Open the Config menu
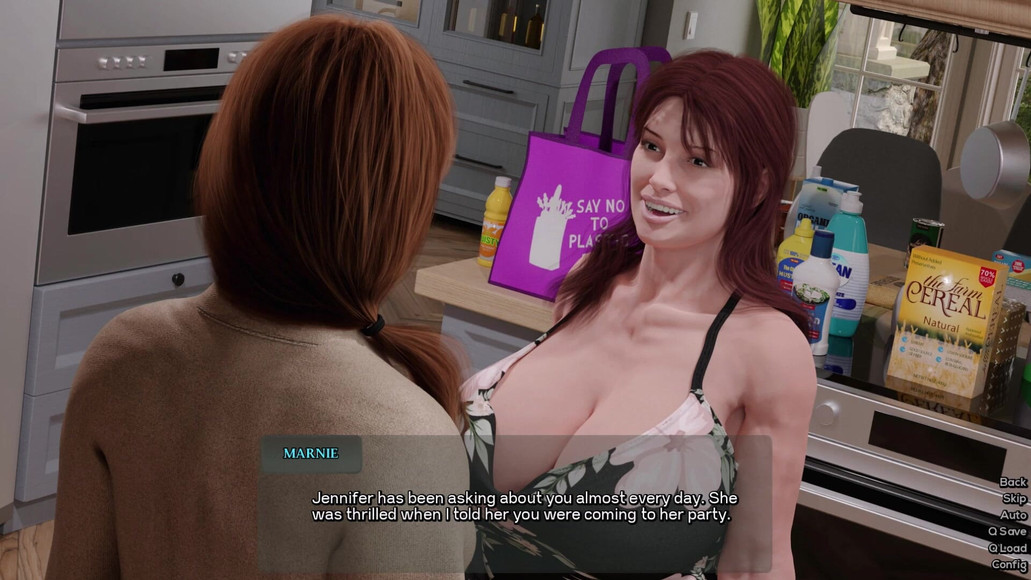Screen dimensions: 1031x580 click(1008, 564)
